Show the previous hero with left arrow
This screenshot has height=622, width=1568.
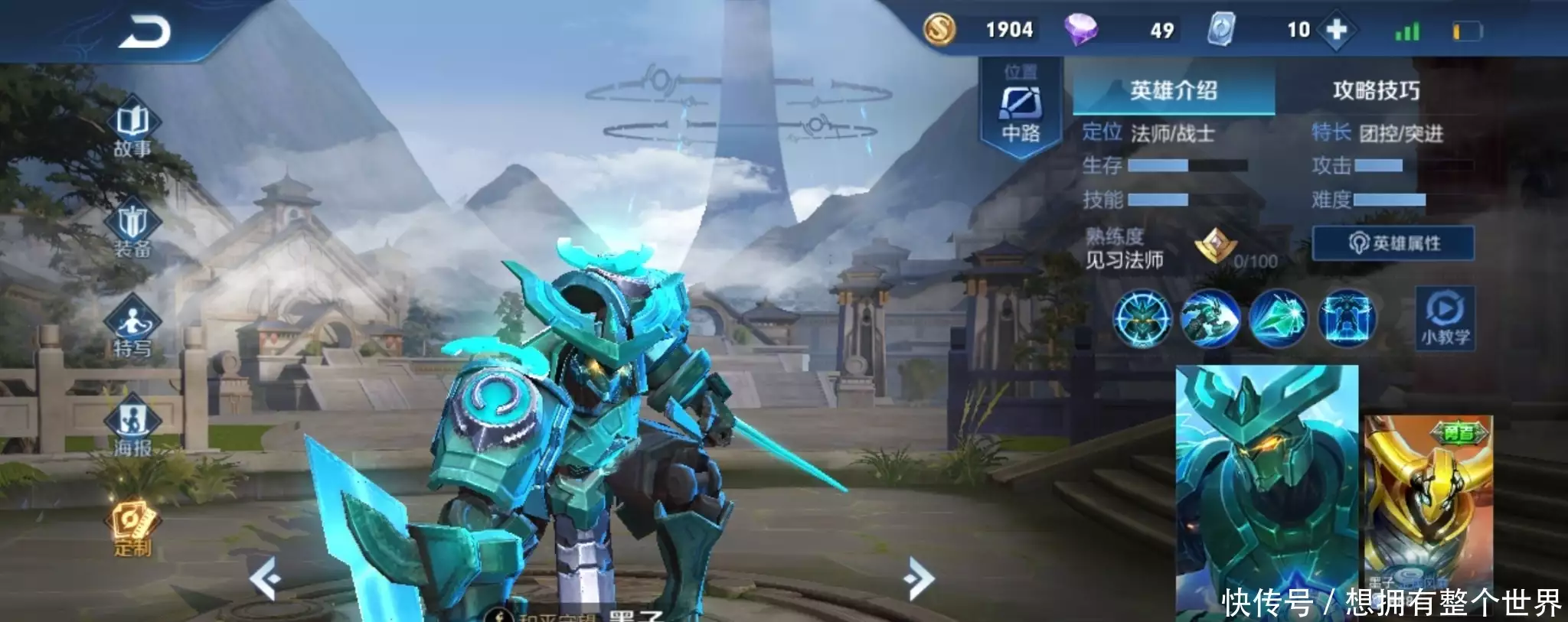[265, 578]
